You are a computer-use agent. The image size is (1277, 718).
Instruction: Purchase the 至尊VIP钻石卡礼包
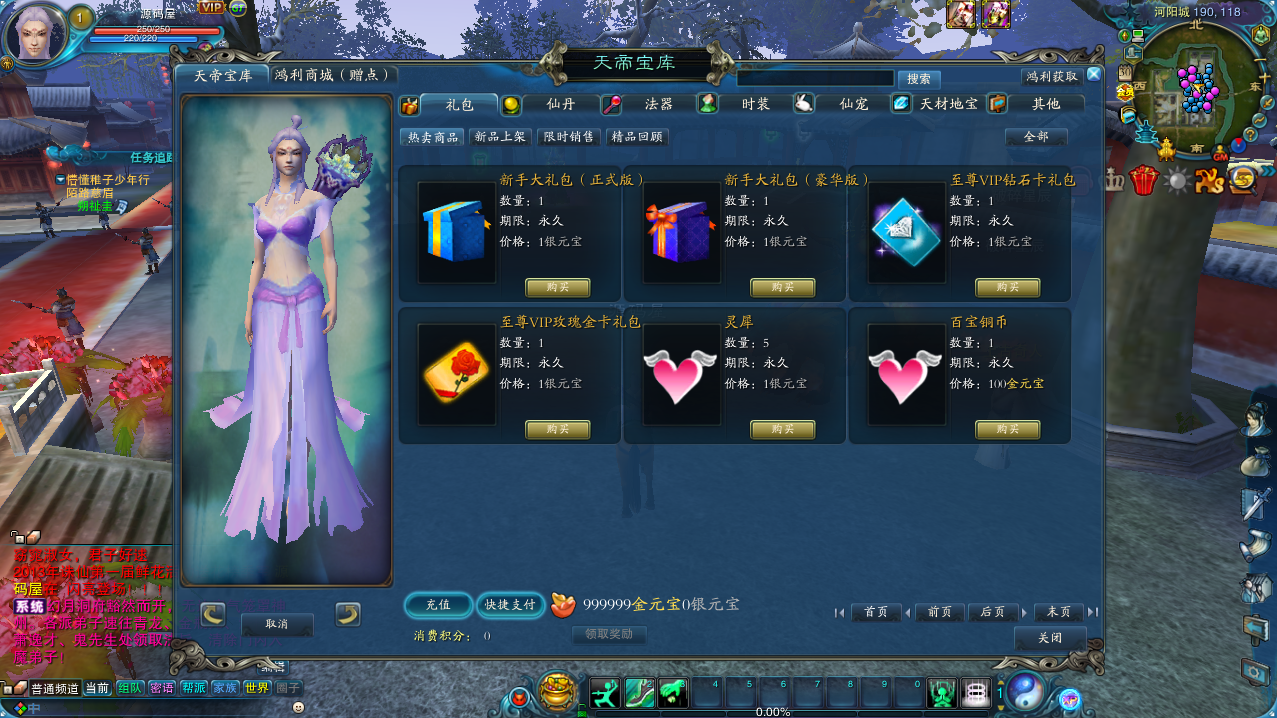tap(1007, 288)
